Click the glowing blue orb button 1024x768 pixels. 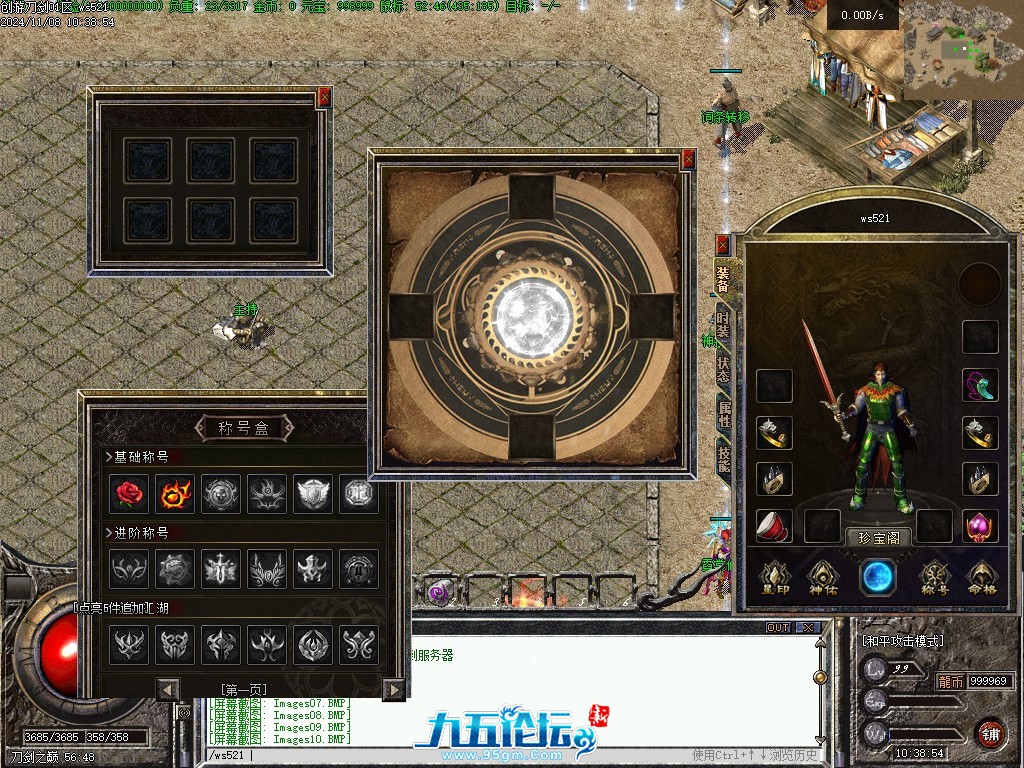click(x=878, y=577)
